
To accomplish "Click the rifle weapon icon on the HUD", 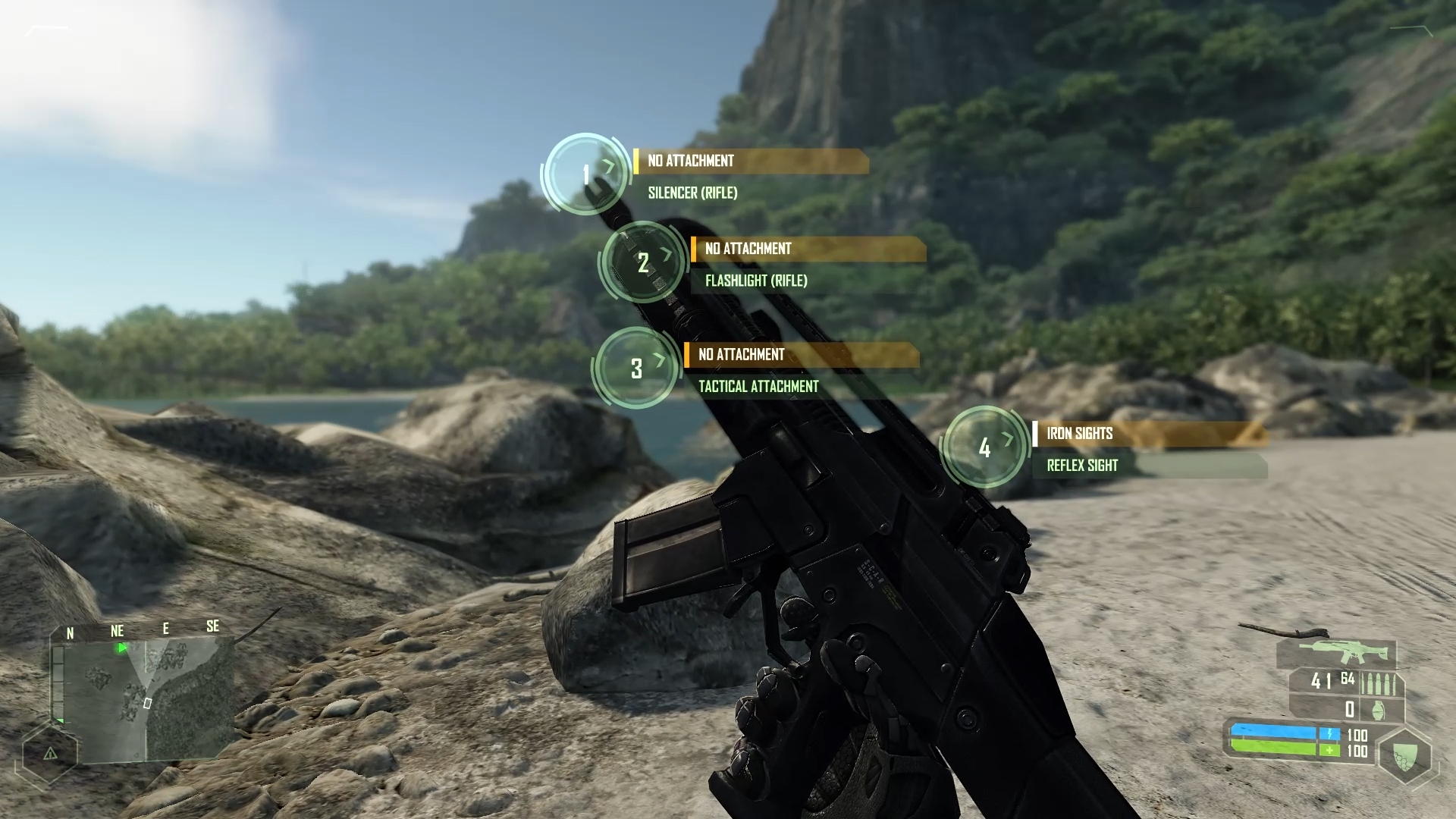I will 1336,652.
